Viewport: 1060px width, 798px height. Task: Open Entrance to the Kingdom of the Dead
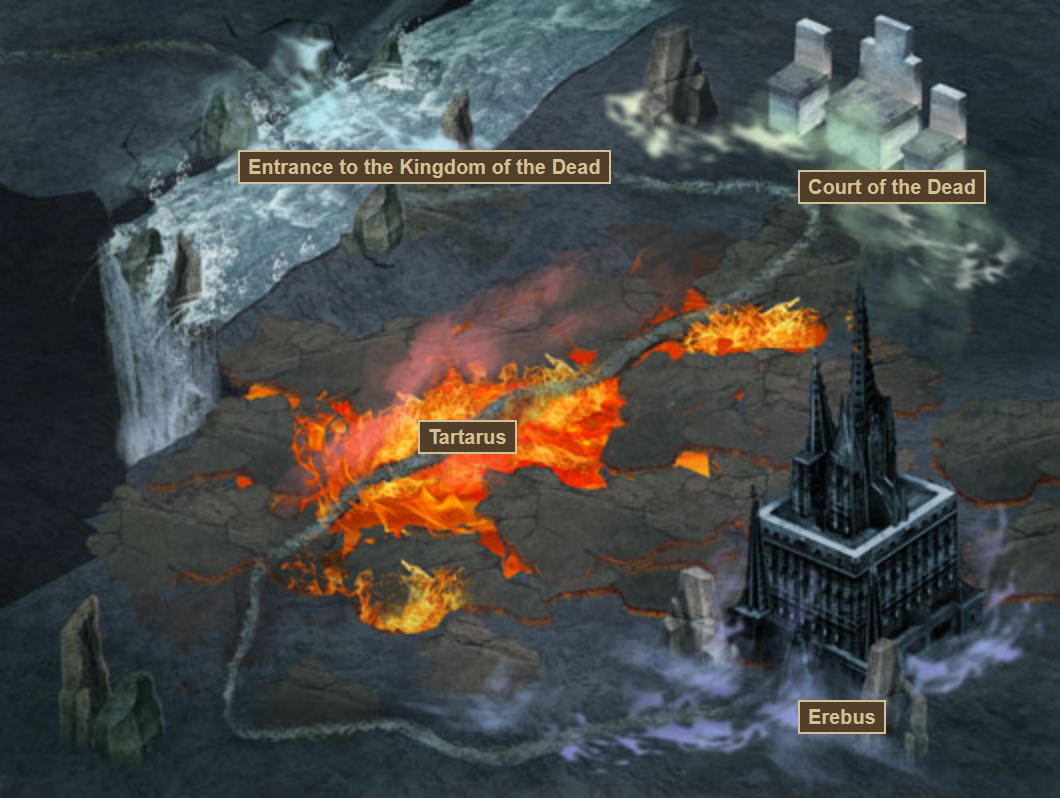point(424,167)
